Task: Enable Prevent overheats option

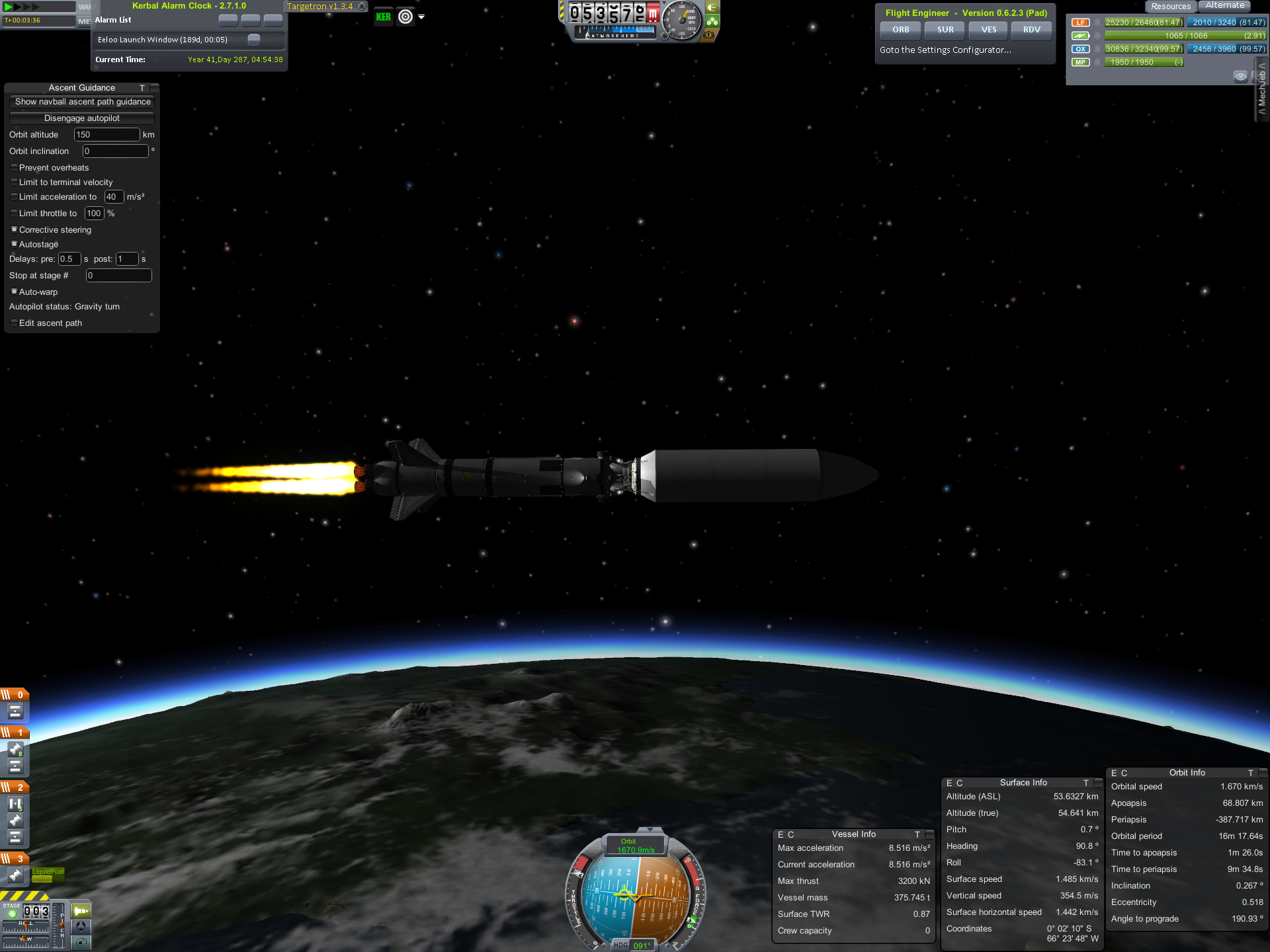Action: coord(14,168)
